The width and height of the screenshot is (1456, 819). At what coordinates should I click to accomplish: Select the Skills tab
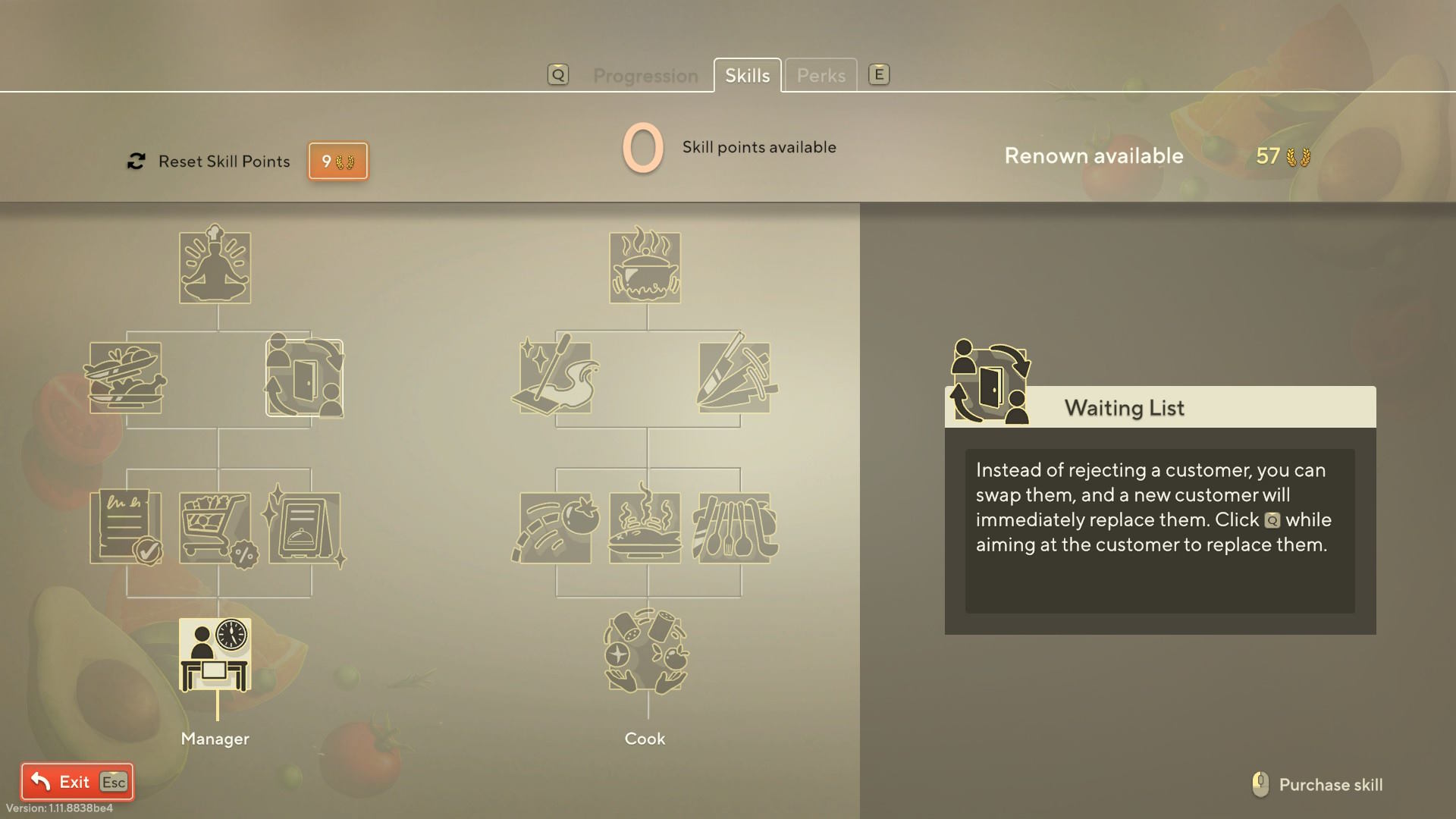tap(747, 76)
